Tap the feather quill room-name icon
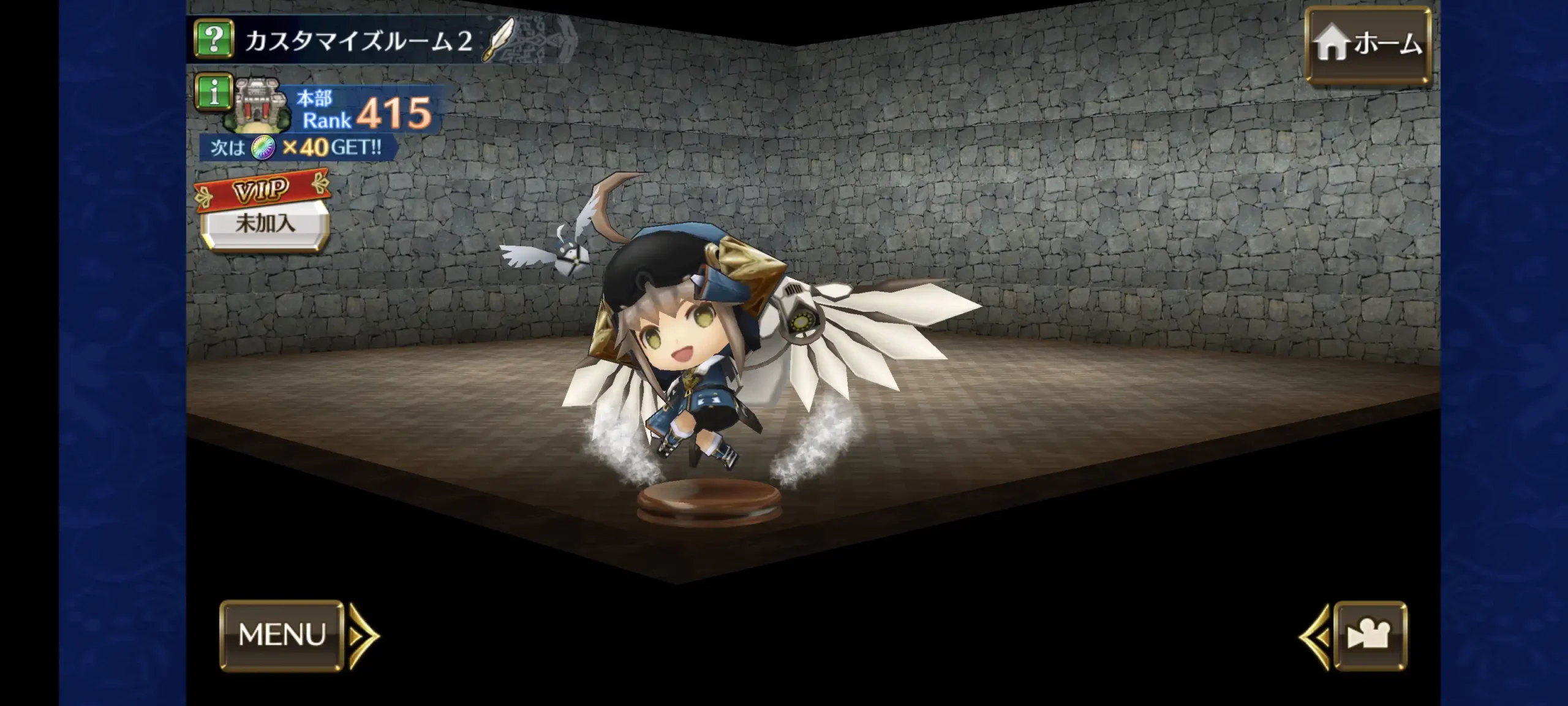The image size is (1568, 706). click(x=500, y=40)
